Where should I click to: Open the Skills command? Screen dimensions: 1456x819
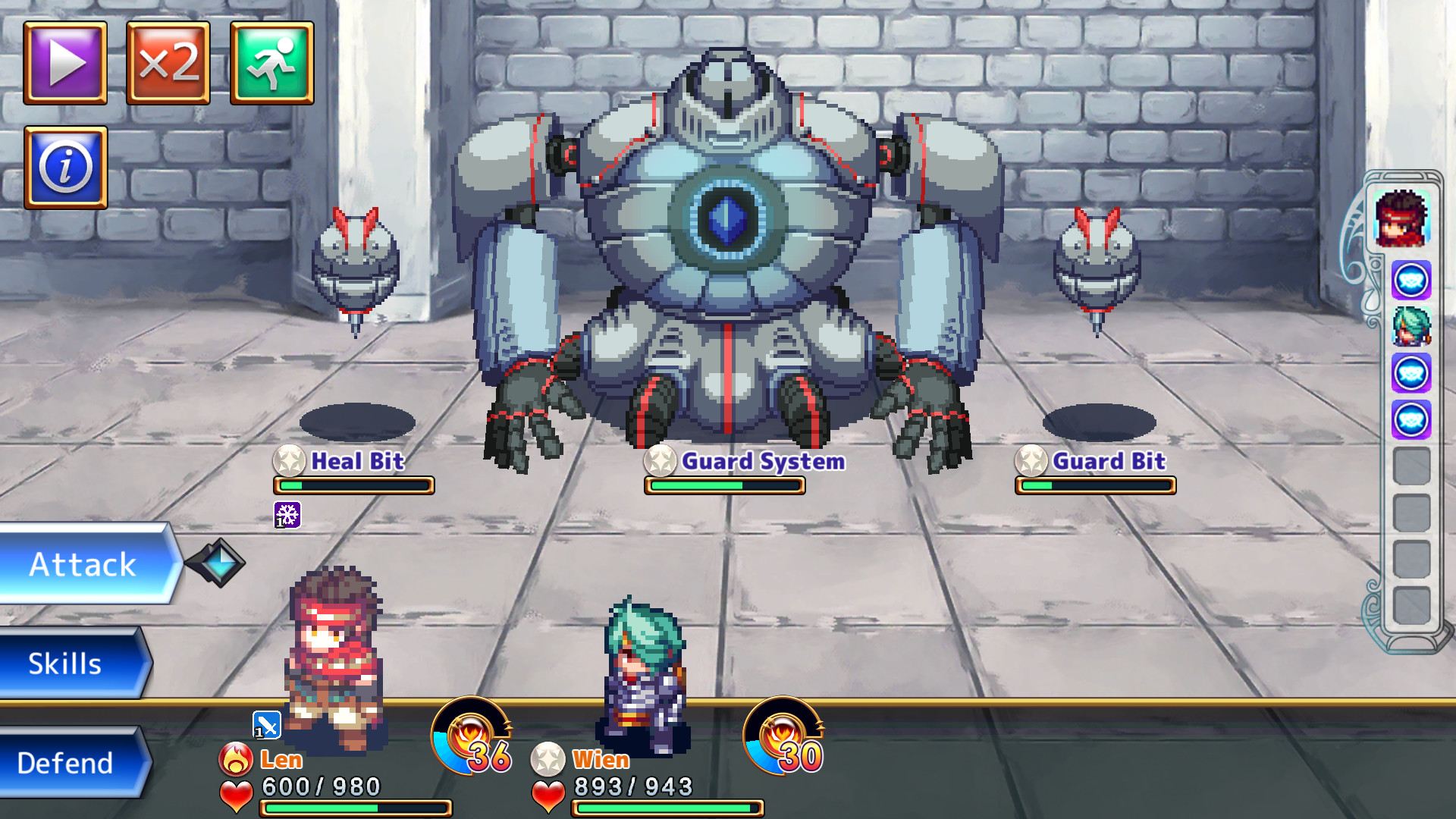(x=65, y=664)
